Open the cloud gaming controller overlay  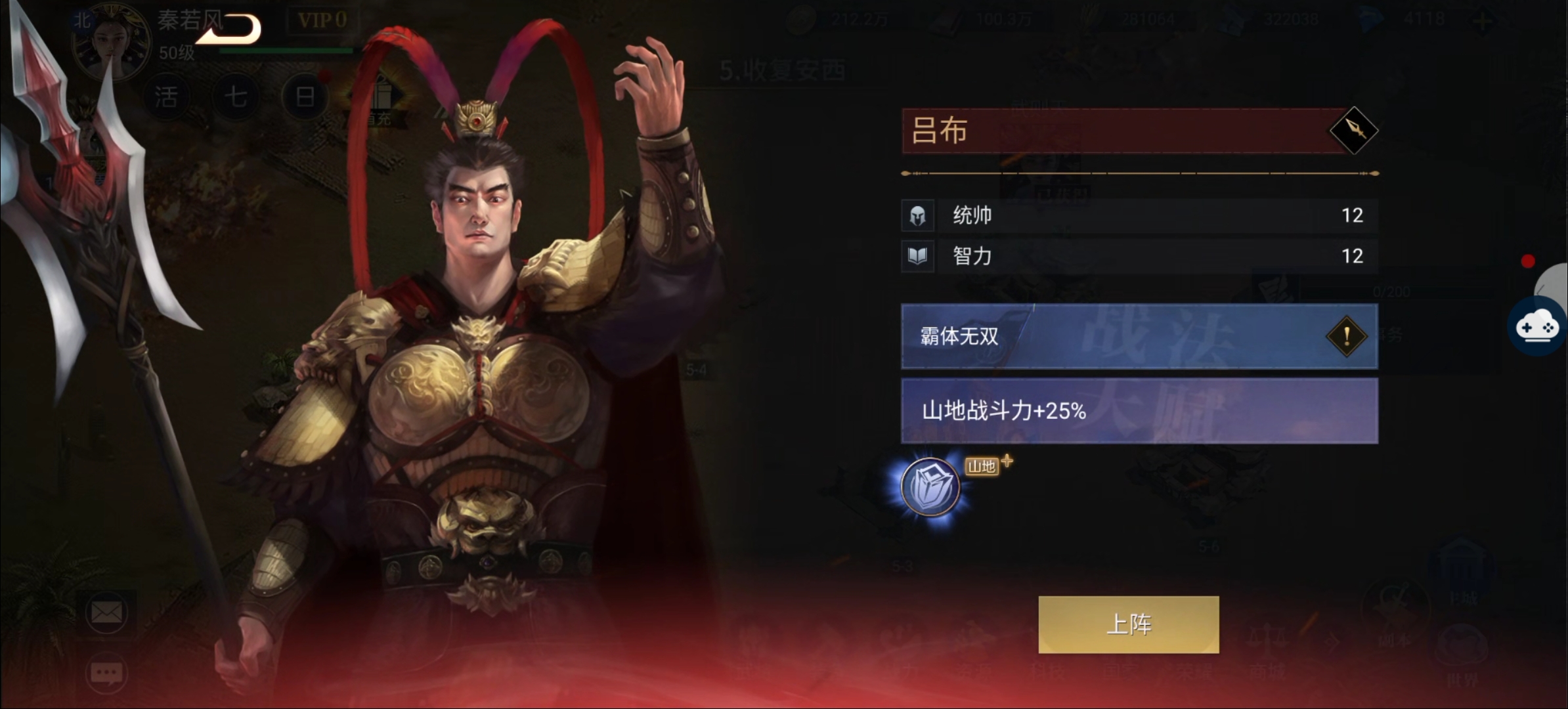pos(1536,327)
